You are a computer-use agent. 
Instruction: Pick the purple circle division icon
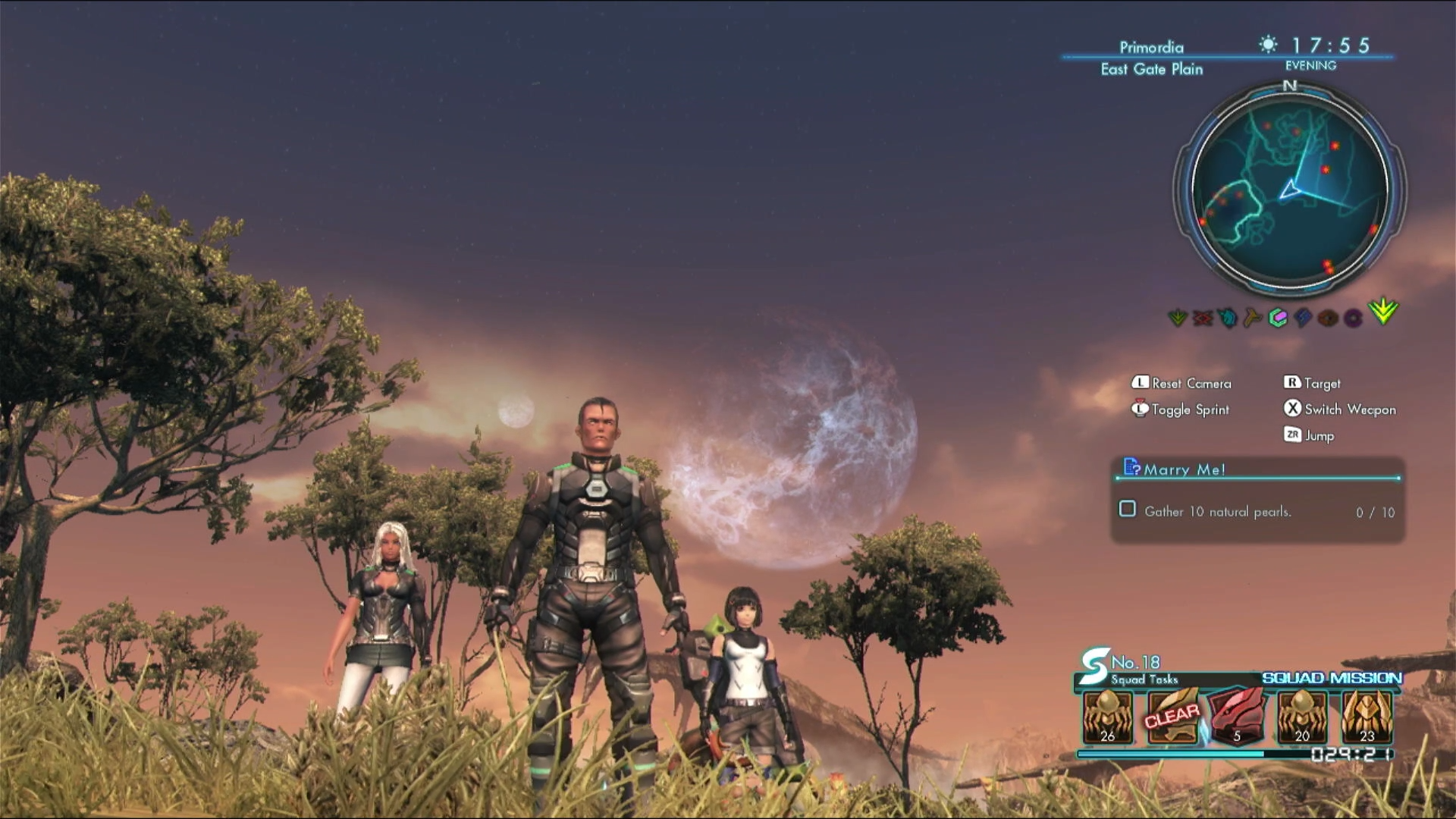[x=1353, y=318]
